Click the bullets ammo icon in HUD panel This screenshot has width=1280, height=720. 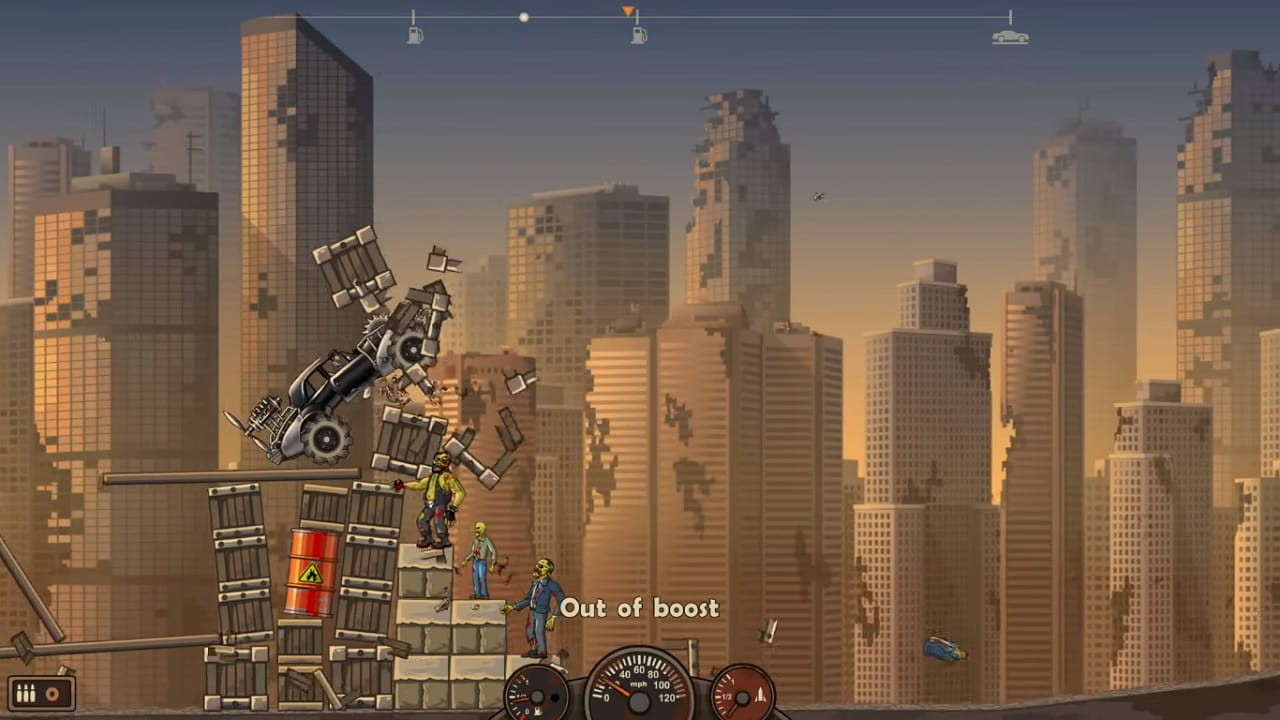[26, 693]
